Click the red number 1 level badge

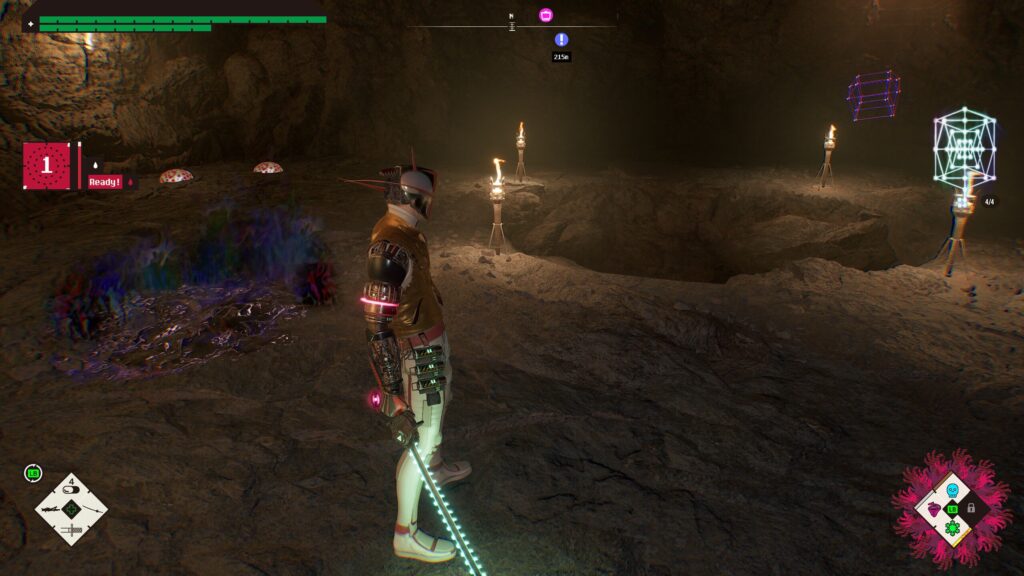47,166
